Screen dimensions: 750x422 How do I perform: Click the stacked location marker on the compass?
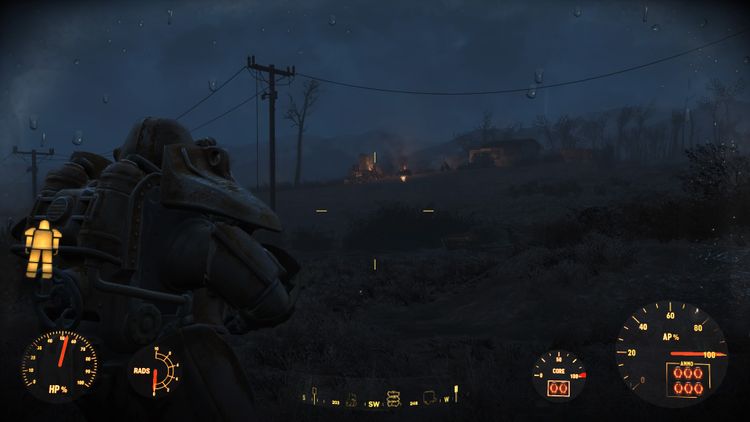pyautogui.click(x=393, y=400)
